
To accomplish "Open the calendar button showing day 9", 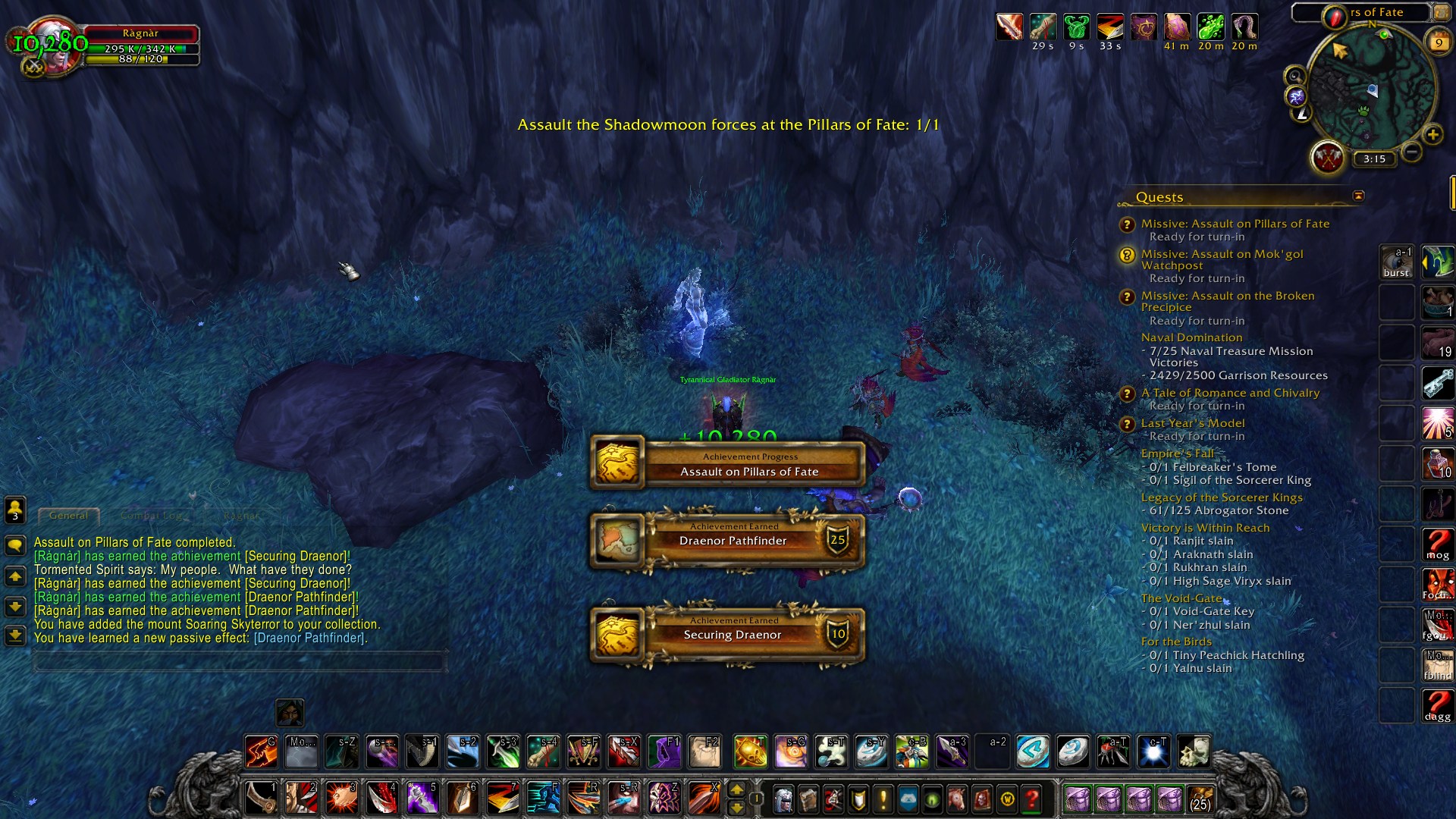I will [x=1438, y=42].
